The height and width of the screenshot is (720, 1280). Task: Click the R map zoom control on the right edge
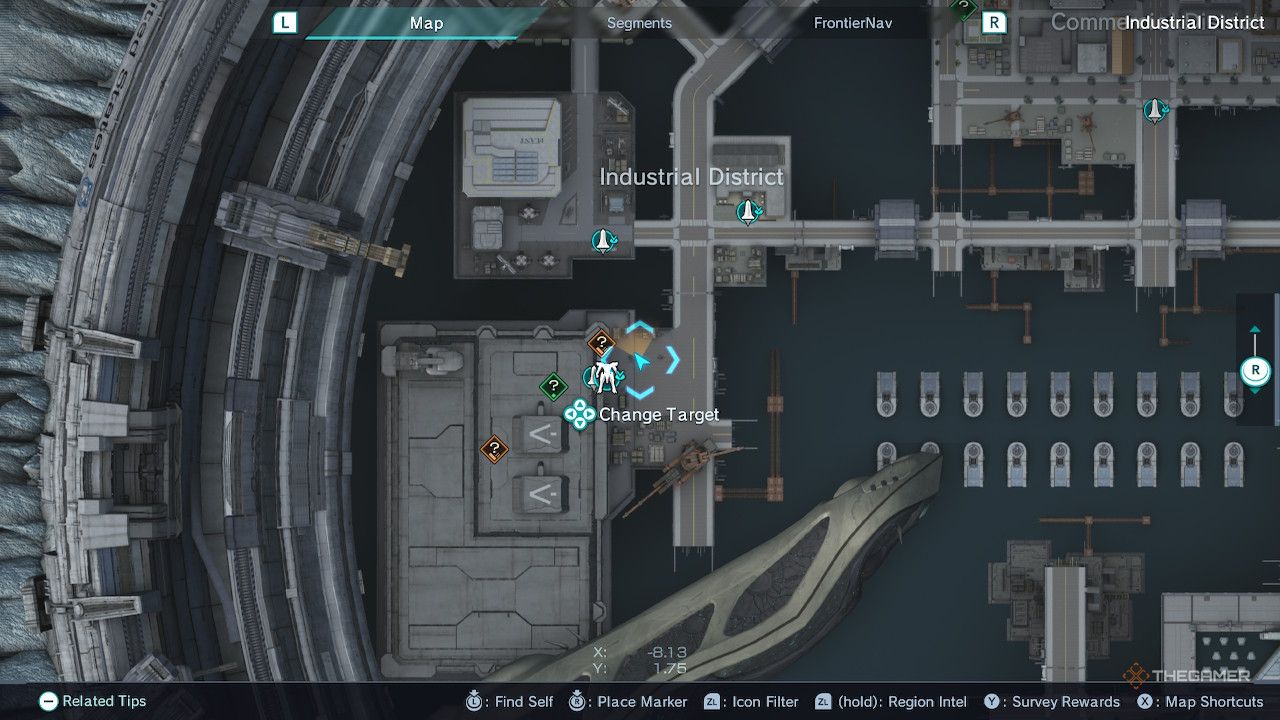click(1254, 370)
